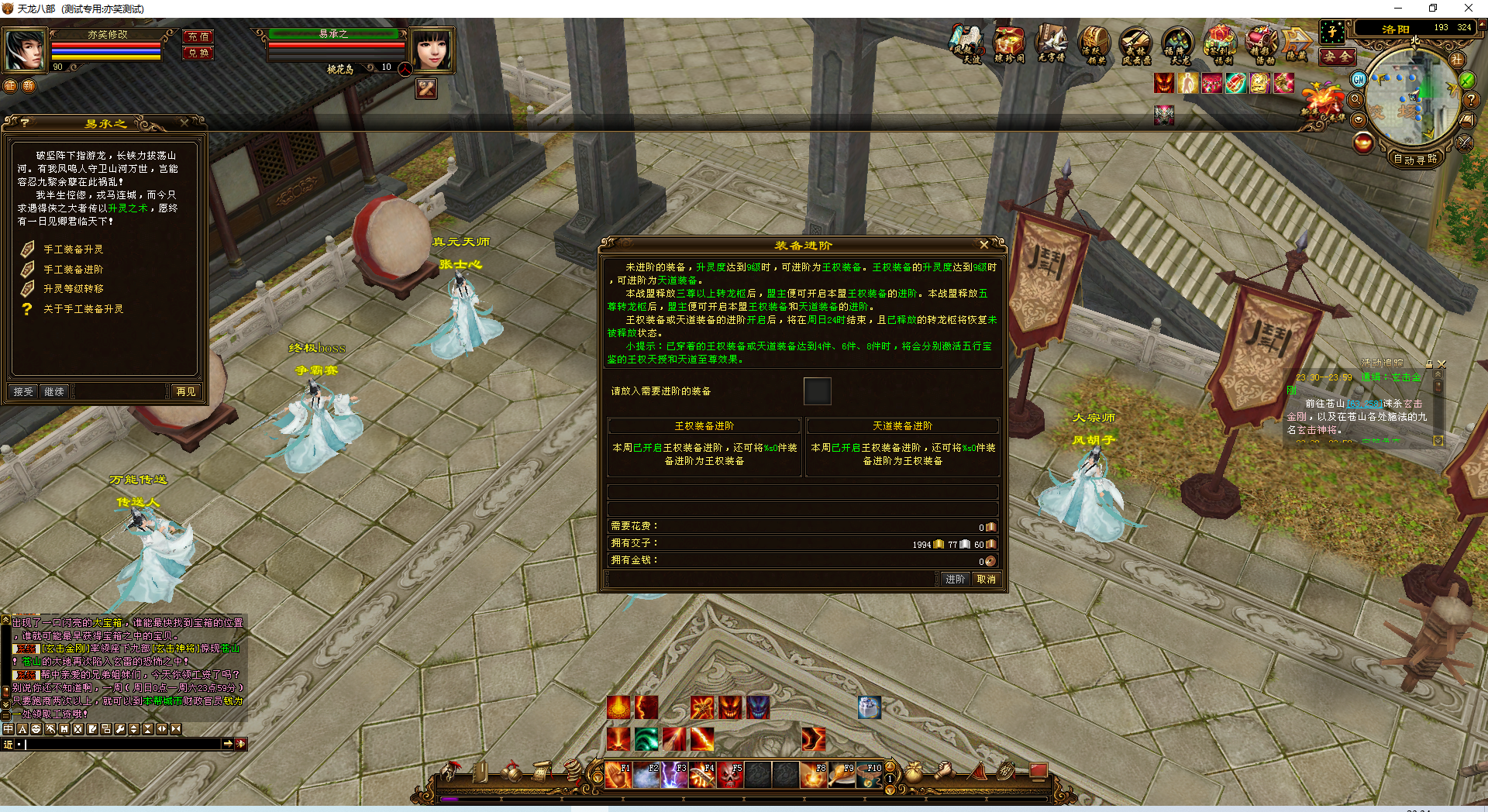
Task: Select the empty equipment slot for advancement
Action: pos(817,391)
